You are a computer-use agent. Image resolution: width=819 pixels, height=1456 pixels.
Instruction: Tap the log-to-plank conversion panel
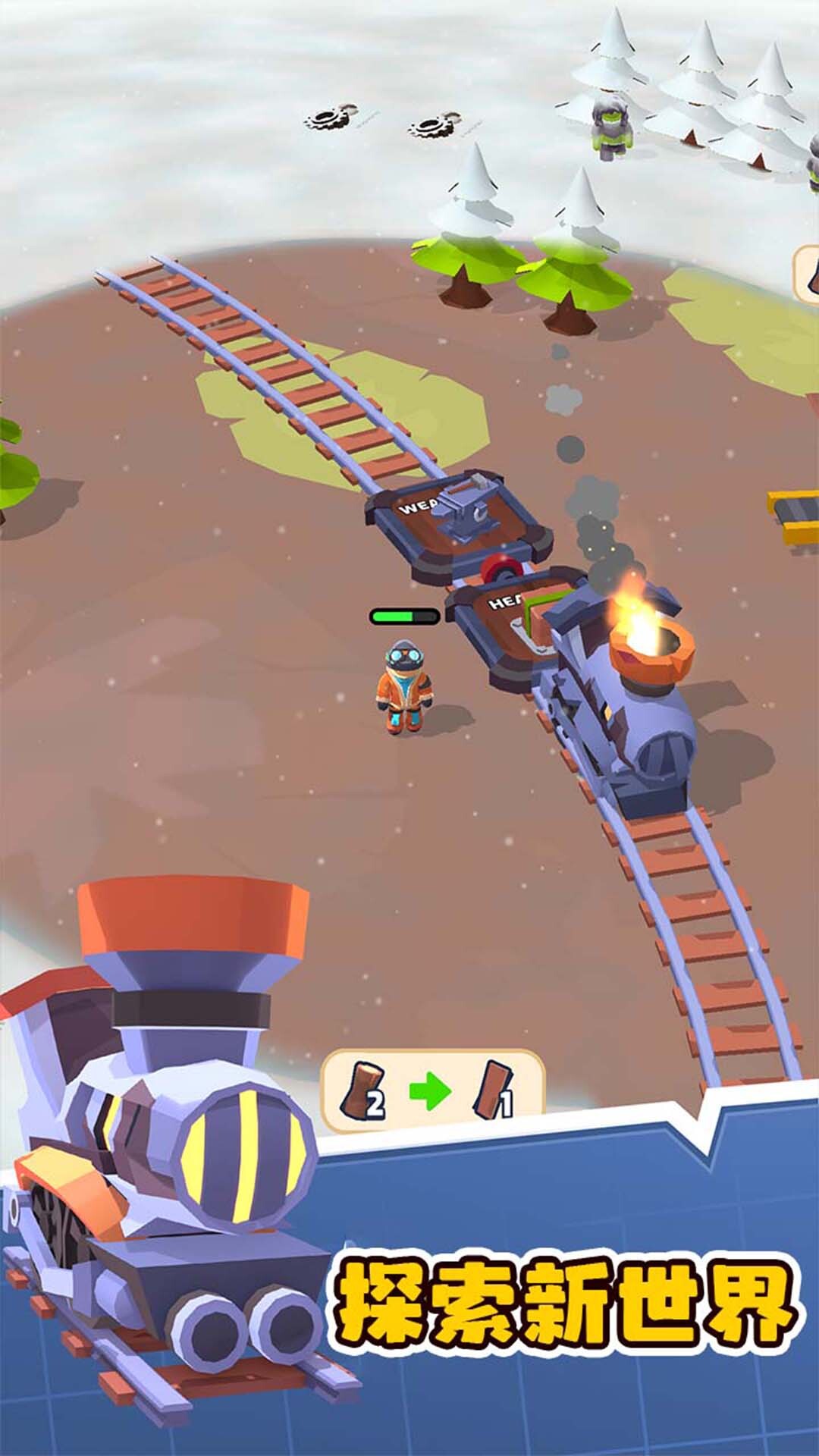(x=431, y=1090)
